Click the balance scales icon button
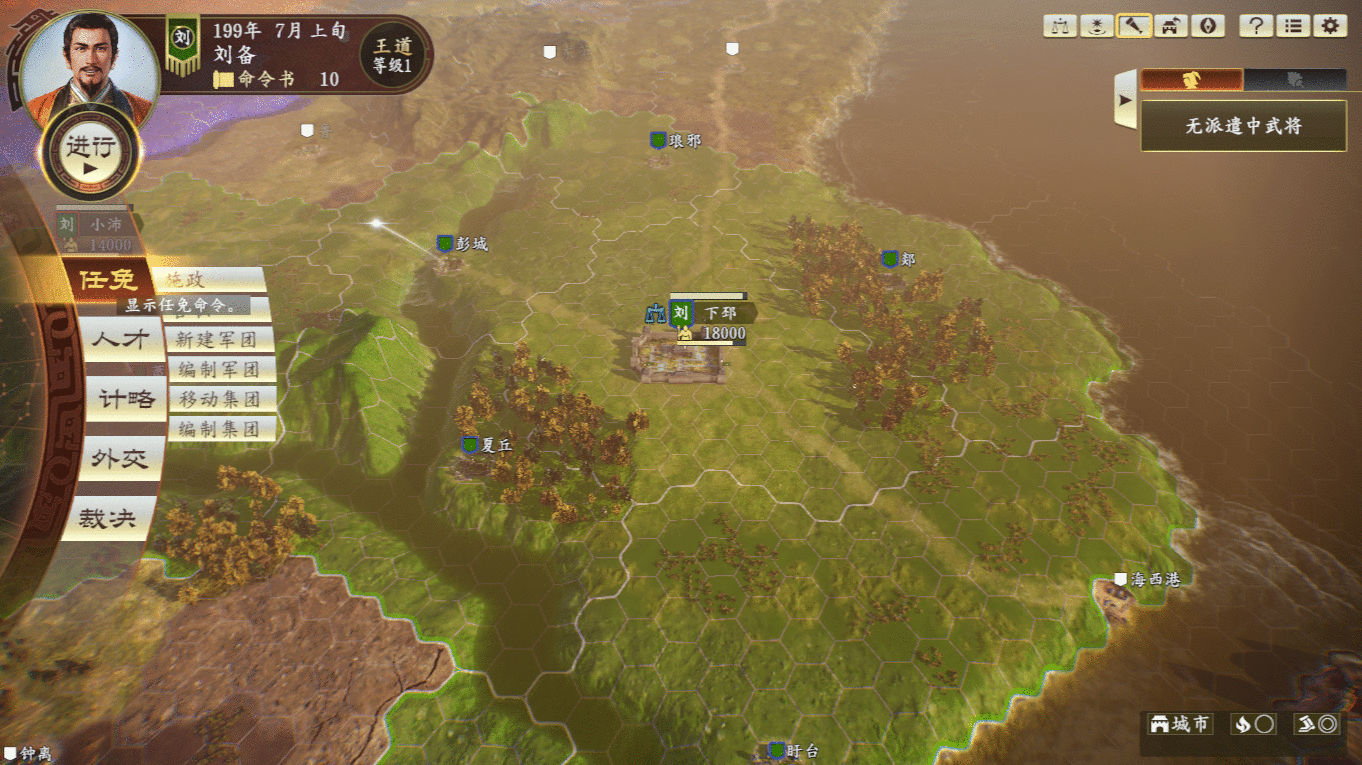Image resolution: width=1362 pixels, height=765 pixels. click(x=1060, y=26)
